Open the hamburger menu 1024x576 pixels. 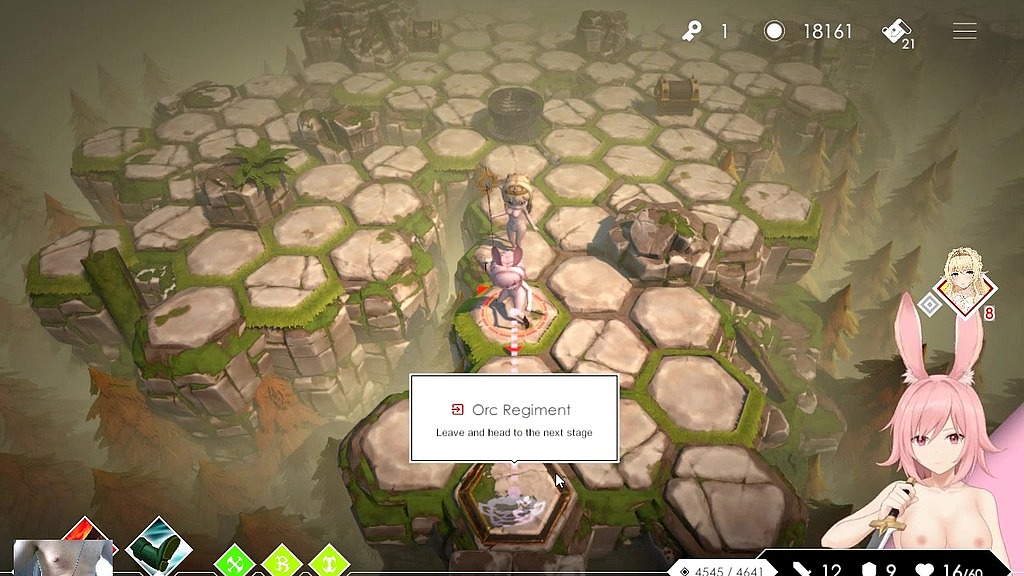coord(964,32)
